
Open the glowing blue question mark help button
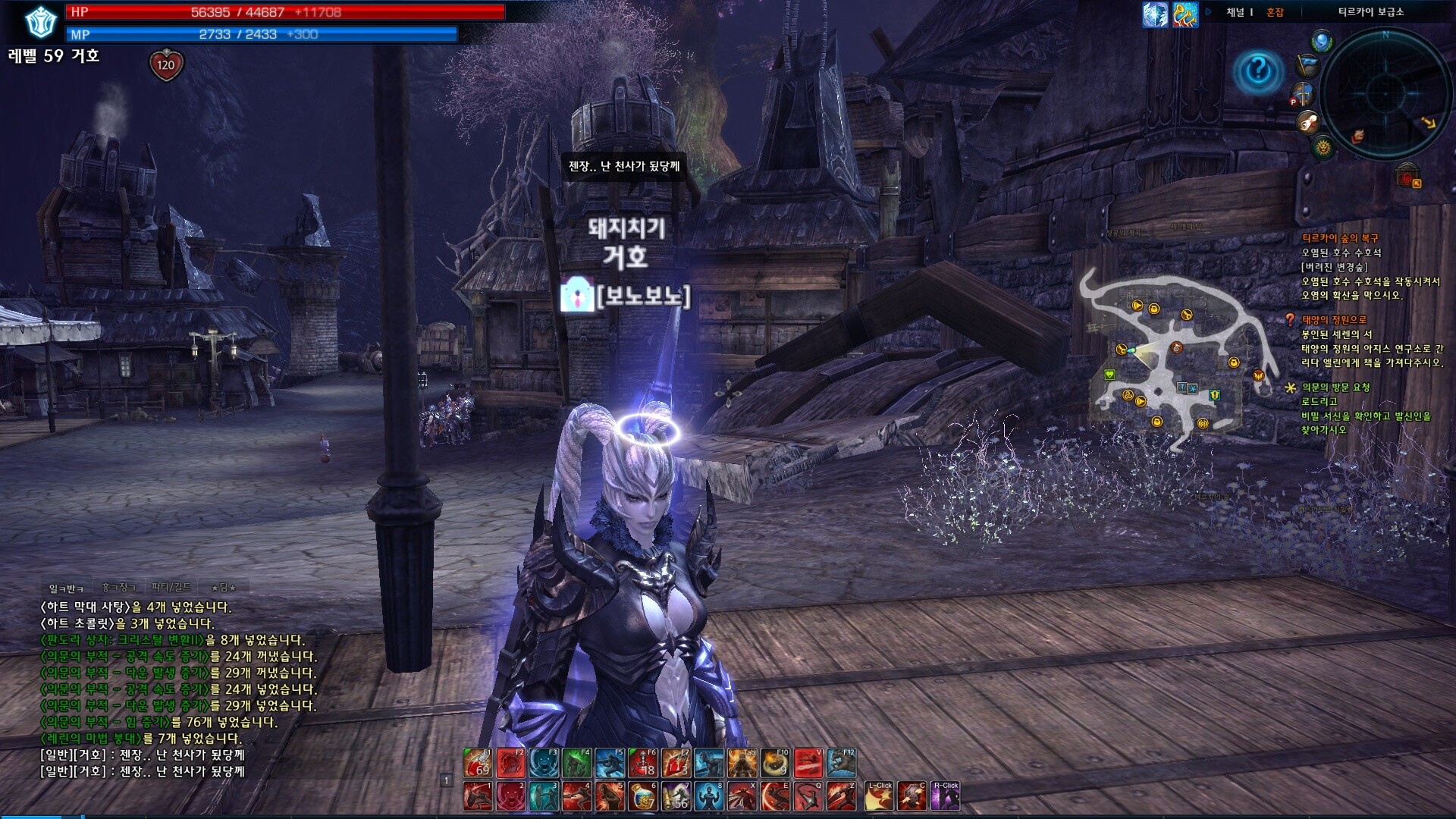[x=1258, y=72]
